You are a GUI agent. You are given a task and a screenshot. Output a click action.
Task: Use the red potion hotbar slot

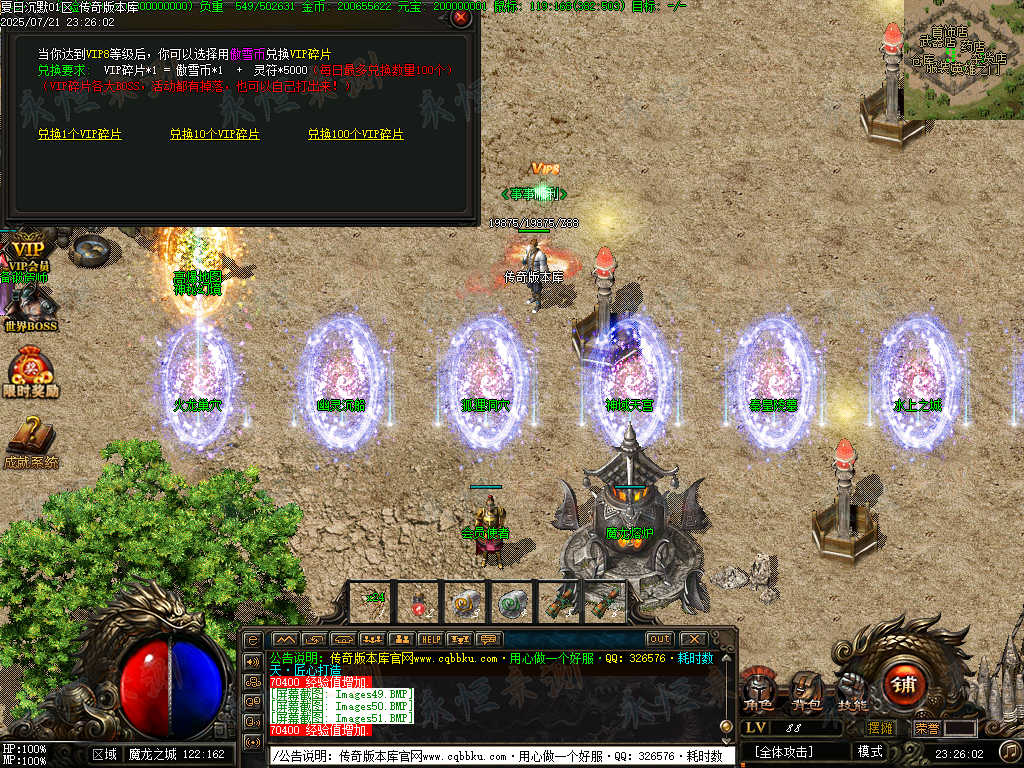tap(419, 603)
